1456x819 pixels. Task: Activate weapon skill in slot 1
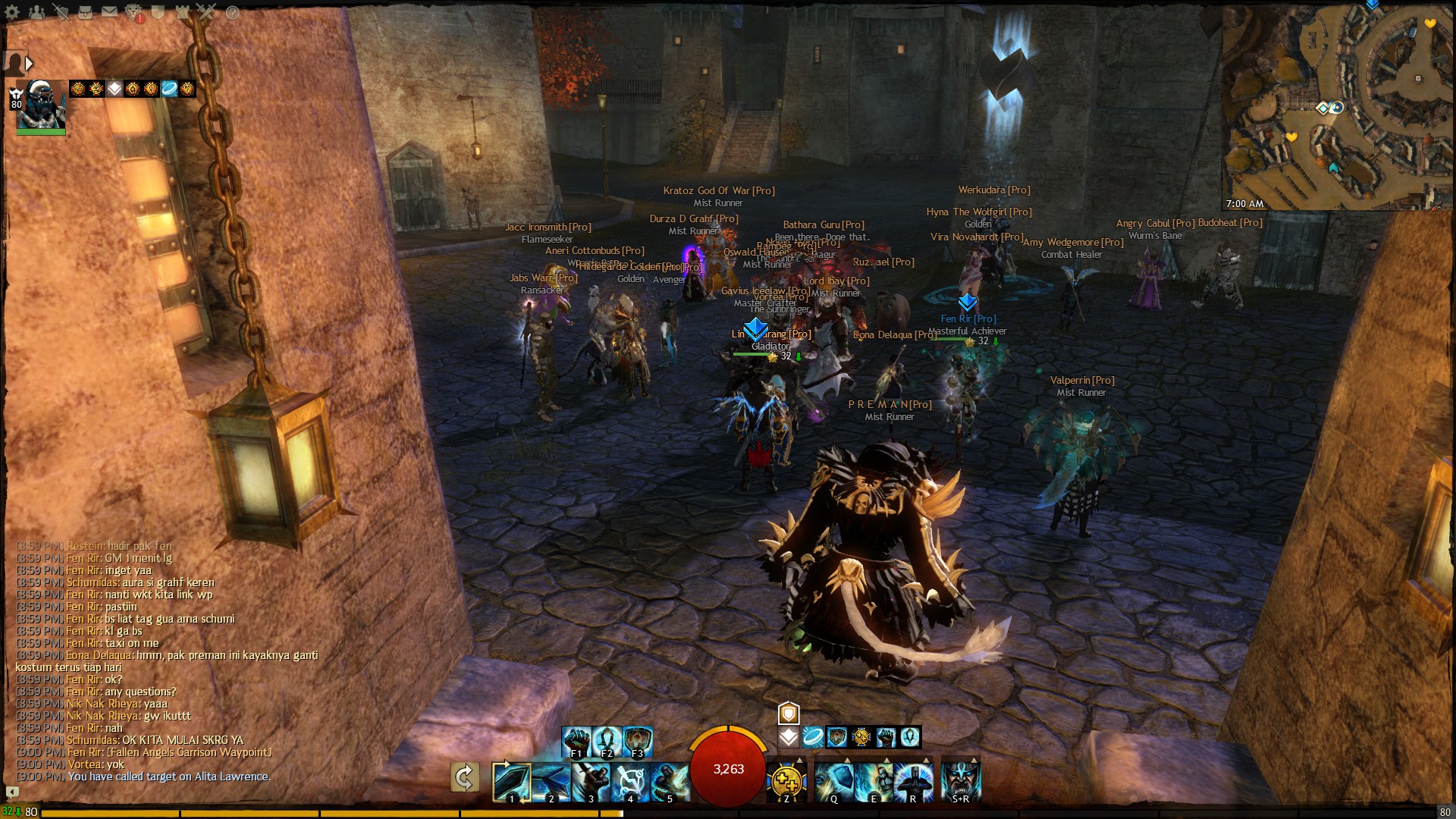click(510, 781)
